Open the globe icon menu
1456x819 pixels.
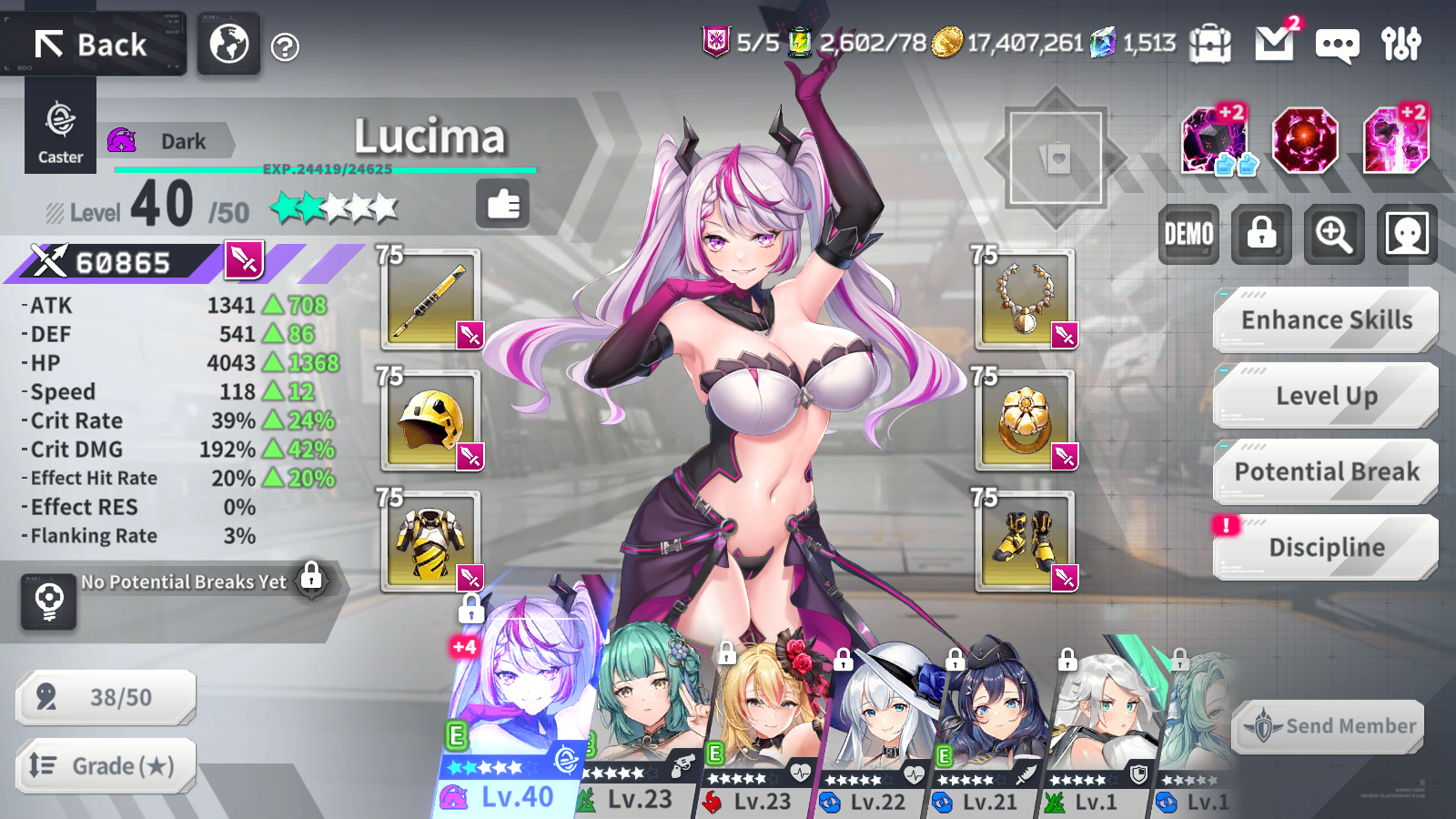pyautogui.click(x=229, y=44)
